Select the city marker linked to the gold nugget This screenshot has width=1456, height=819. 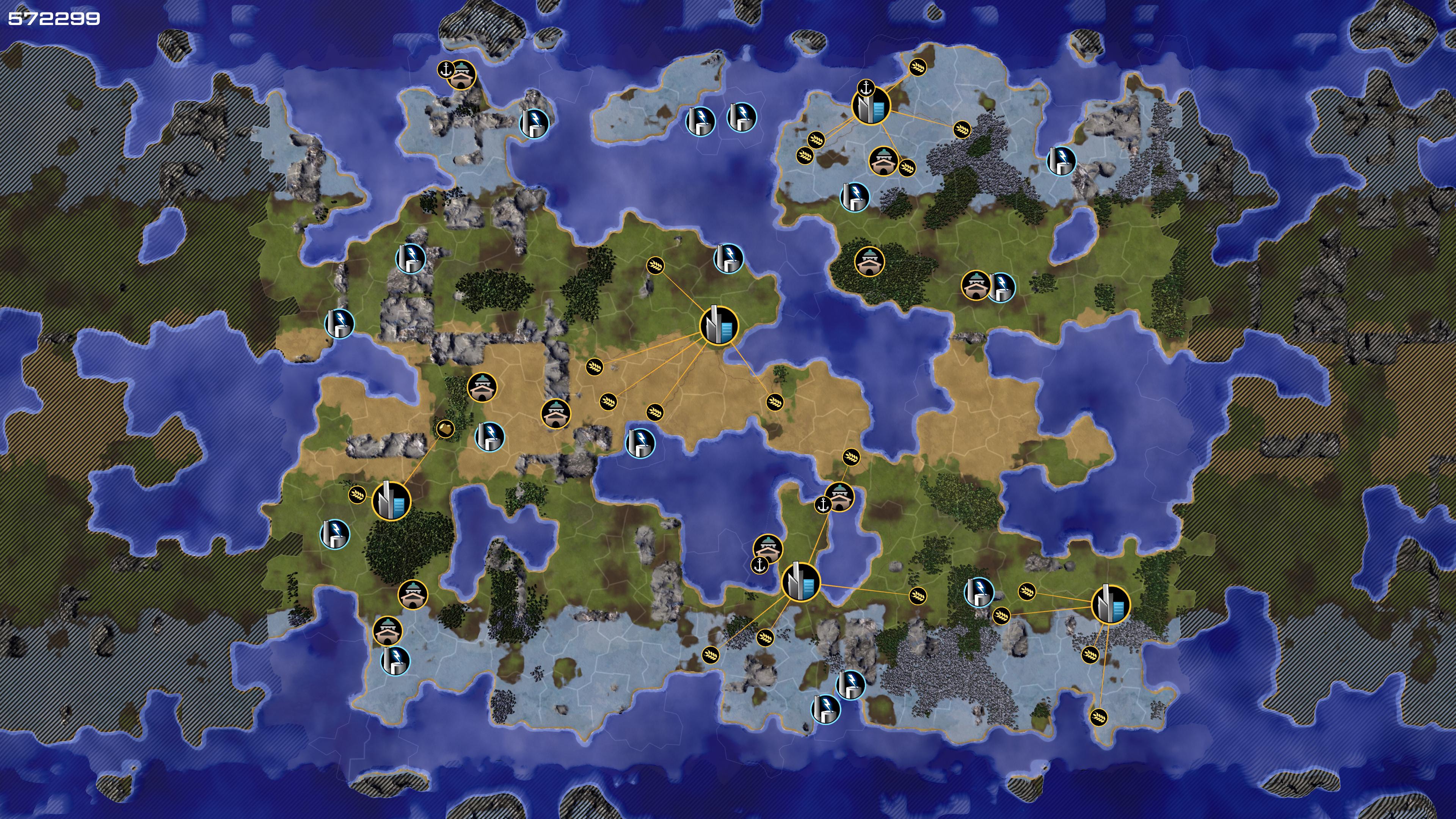(x=391, y=500)
